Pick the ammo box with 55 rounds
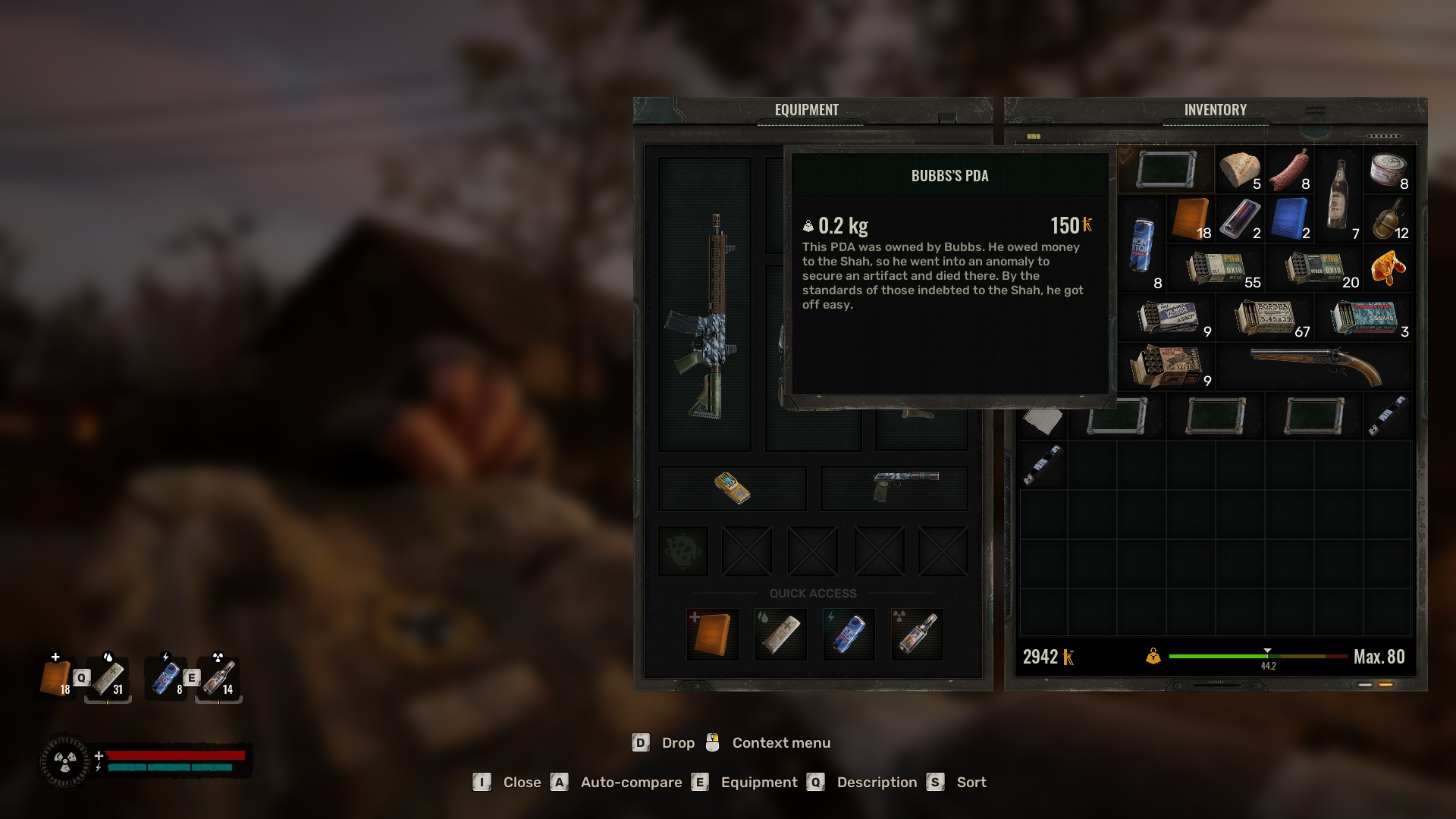The image size is (1456, 819). 1216,268
